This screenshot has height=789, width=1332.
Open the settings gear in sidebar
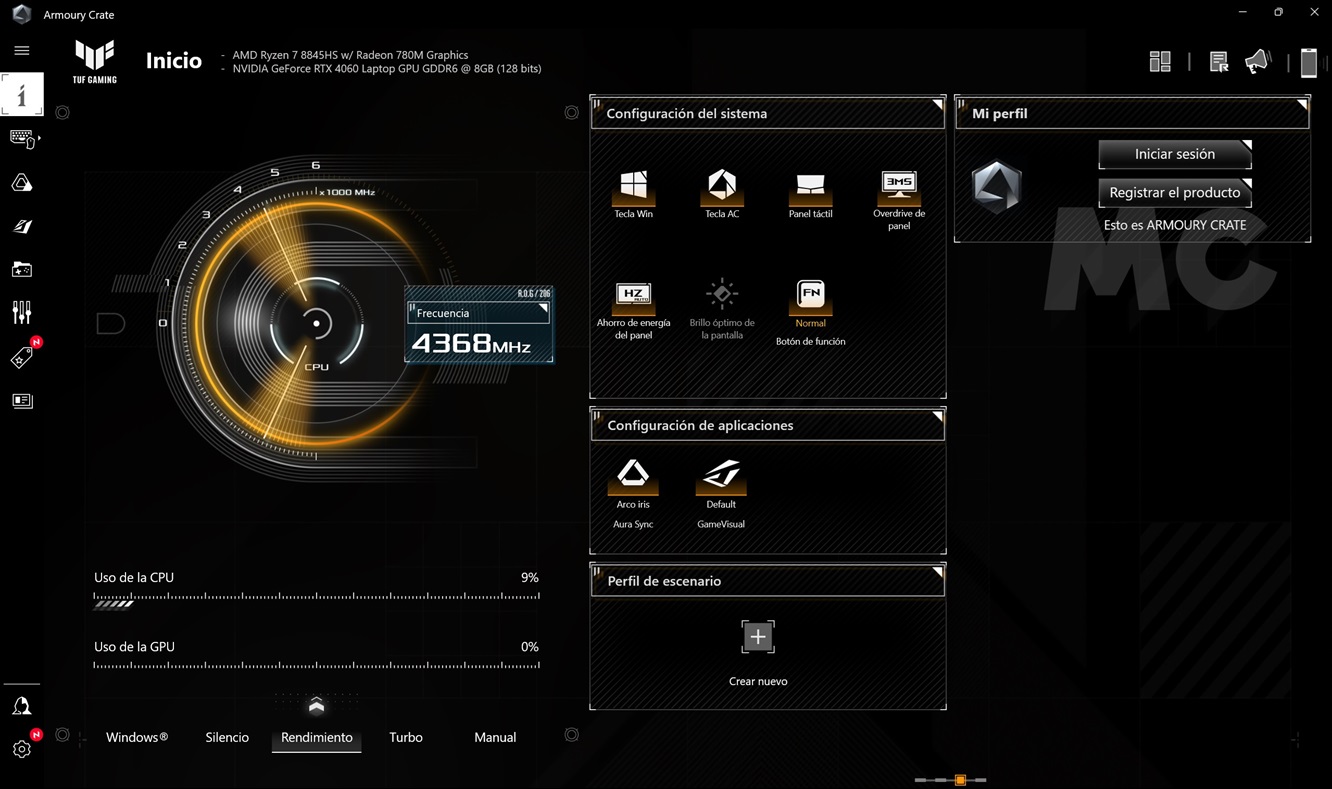click(22, 748)
